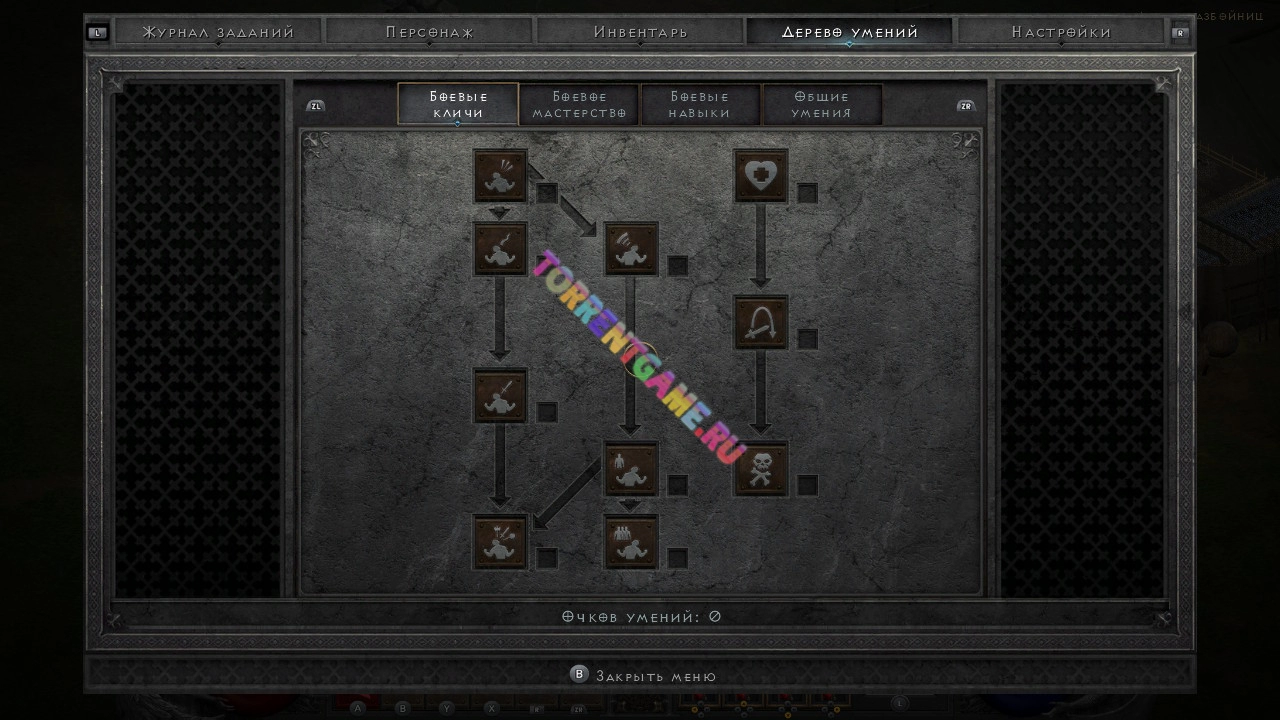
Task: Choose the Battle Cry skill with raised sword
Action: pyautogui.click(x=500, y=395)
